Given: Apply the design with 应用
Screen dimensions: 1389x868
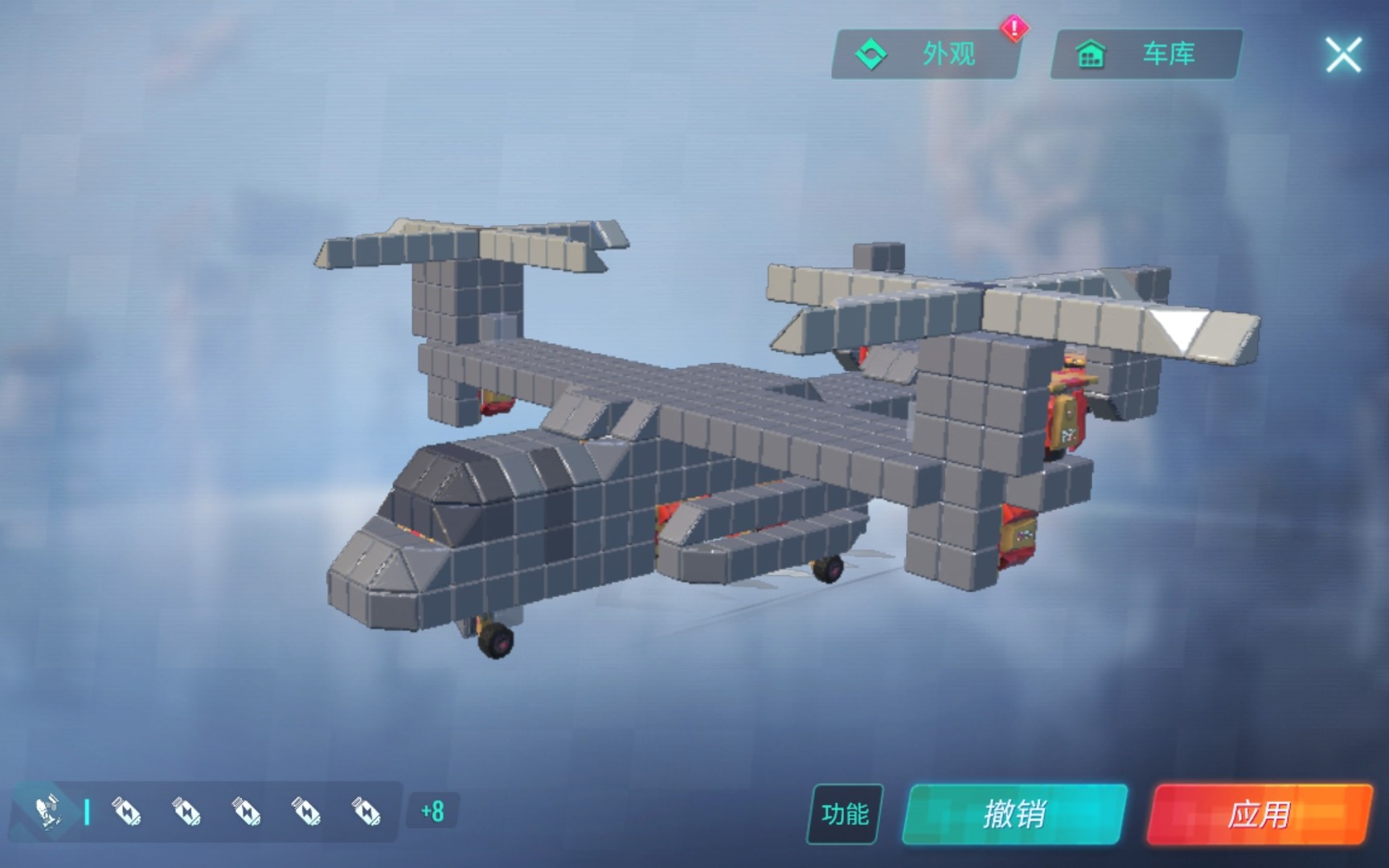Looking at the screenshot, I should point(1259,814).
